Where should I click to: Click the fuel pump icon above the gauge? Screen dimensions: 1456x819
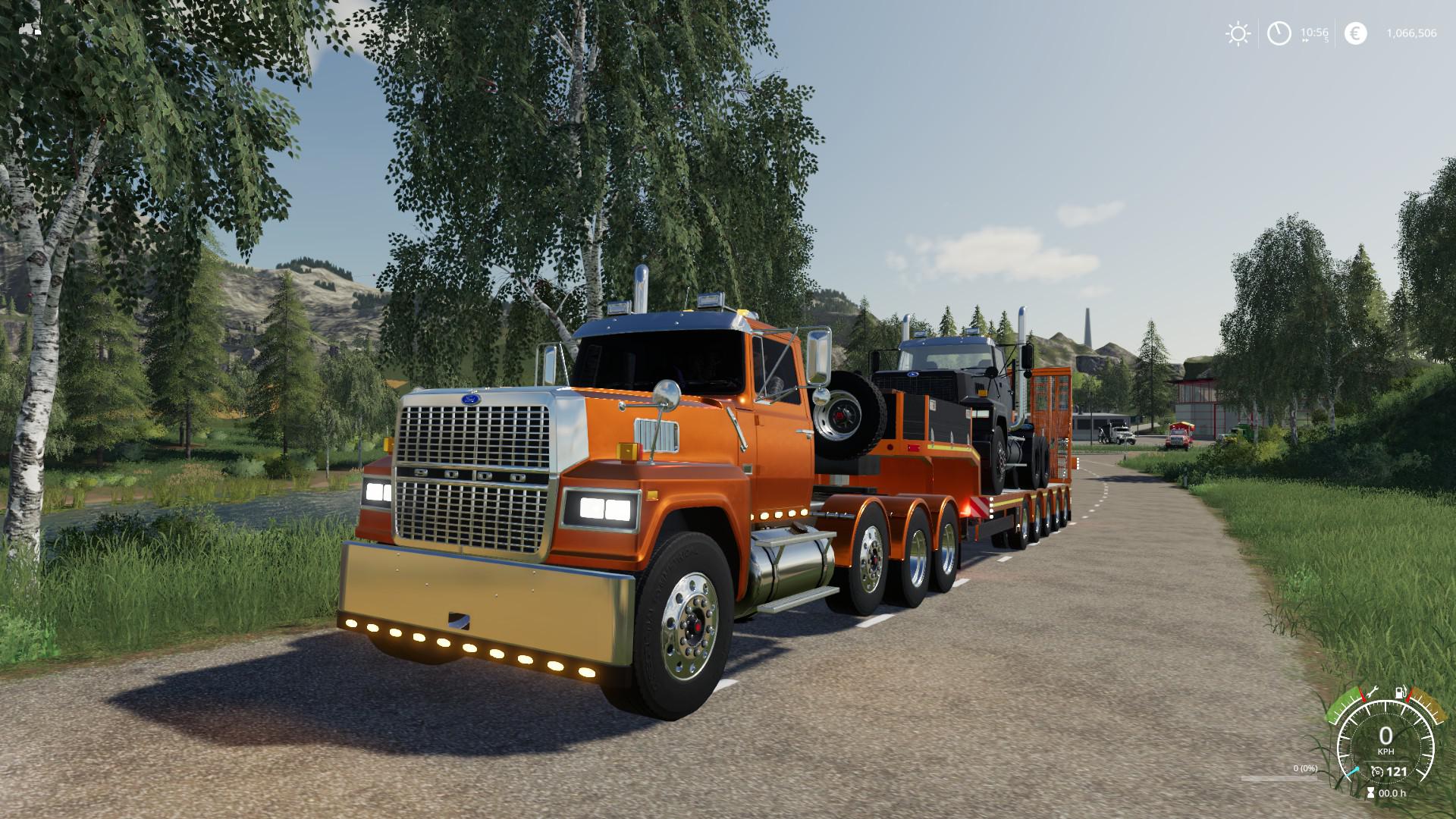tap(1399, 692)
